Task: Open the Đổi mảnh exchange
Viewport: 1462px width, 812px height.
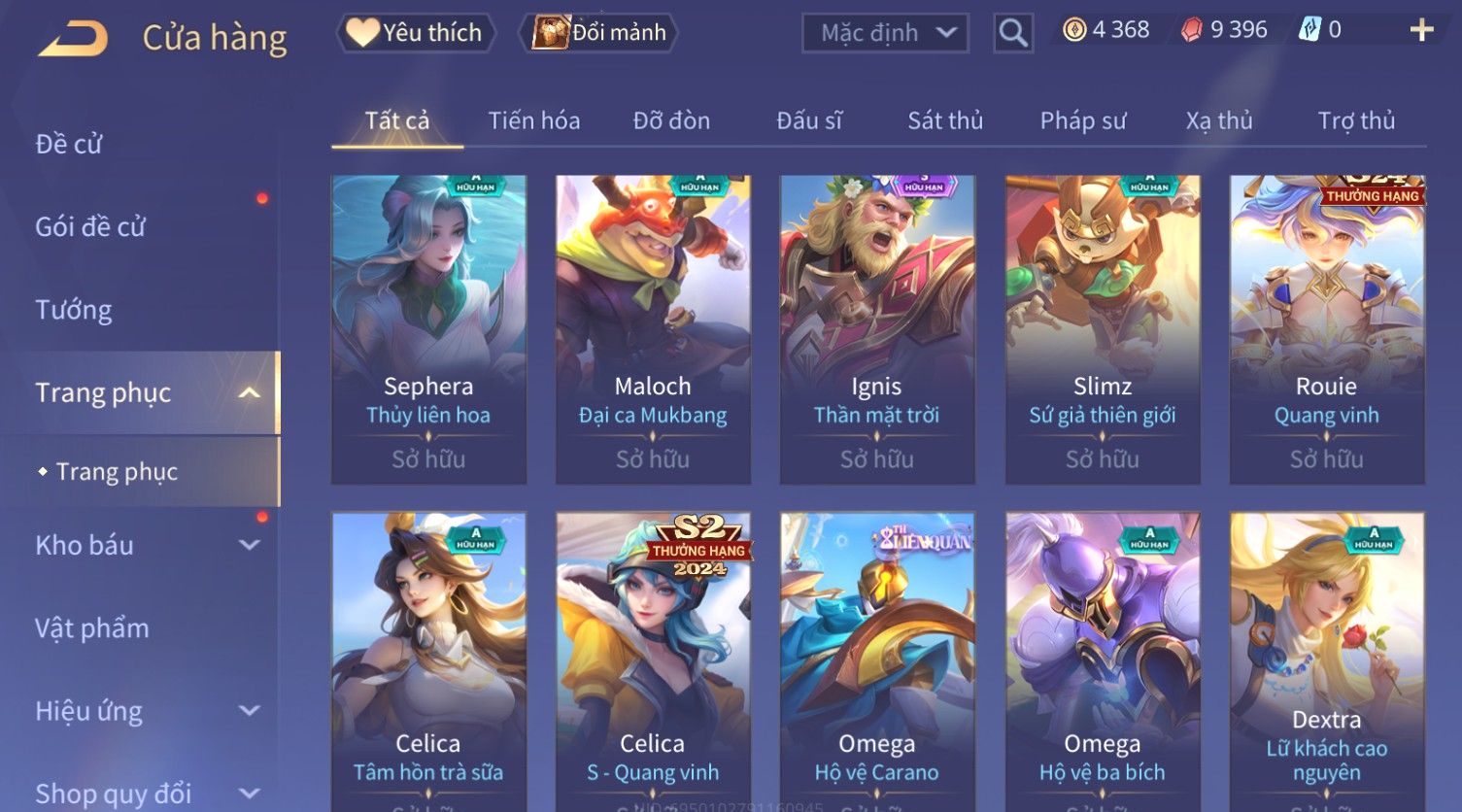Action: pos(599,33)
